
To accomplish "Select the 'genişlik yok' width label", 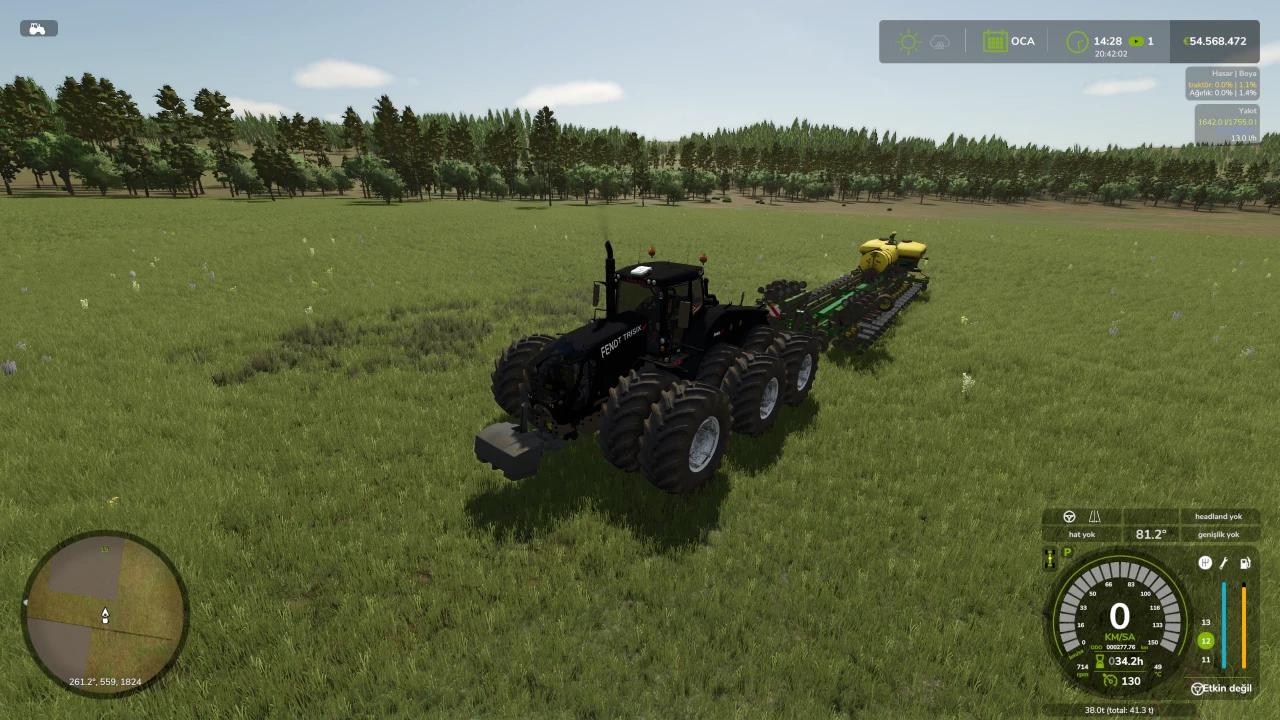I will 1218,534.
